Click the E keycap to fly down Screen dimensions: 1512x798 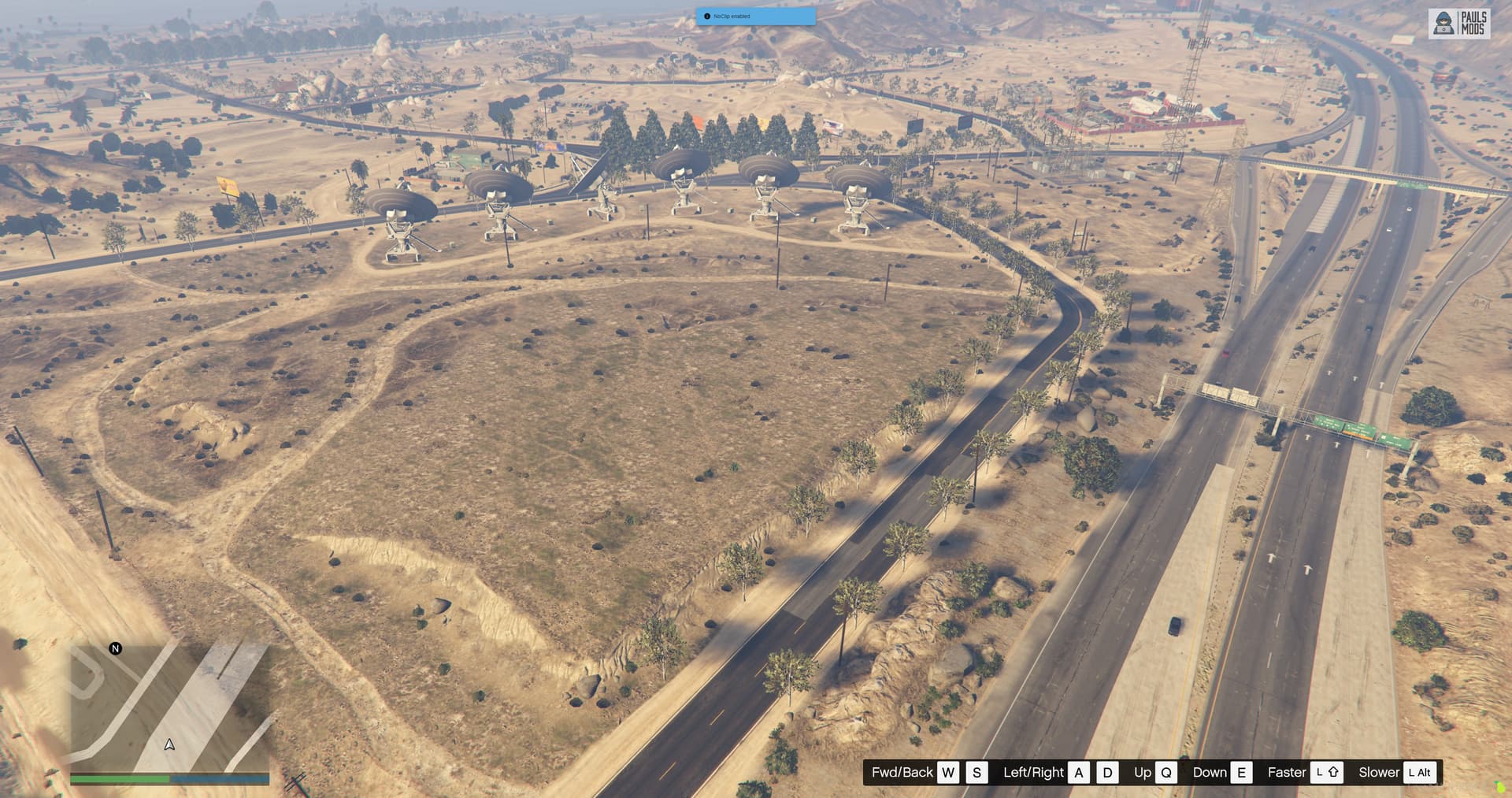coord(1242,773)
